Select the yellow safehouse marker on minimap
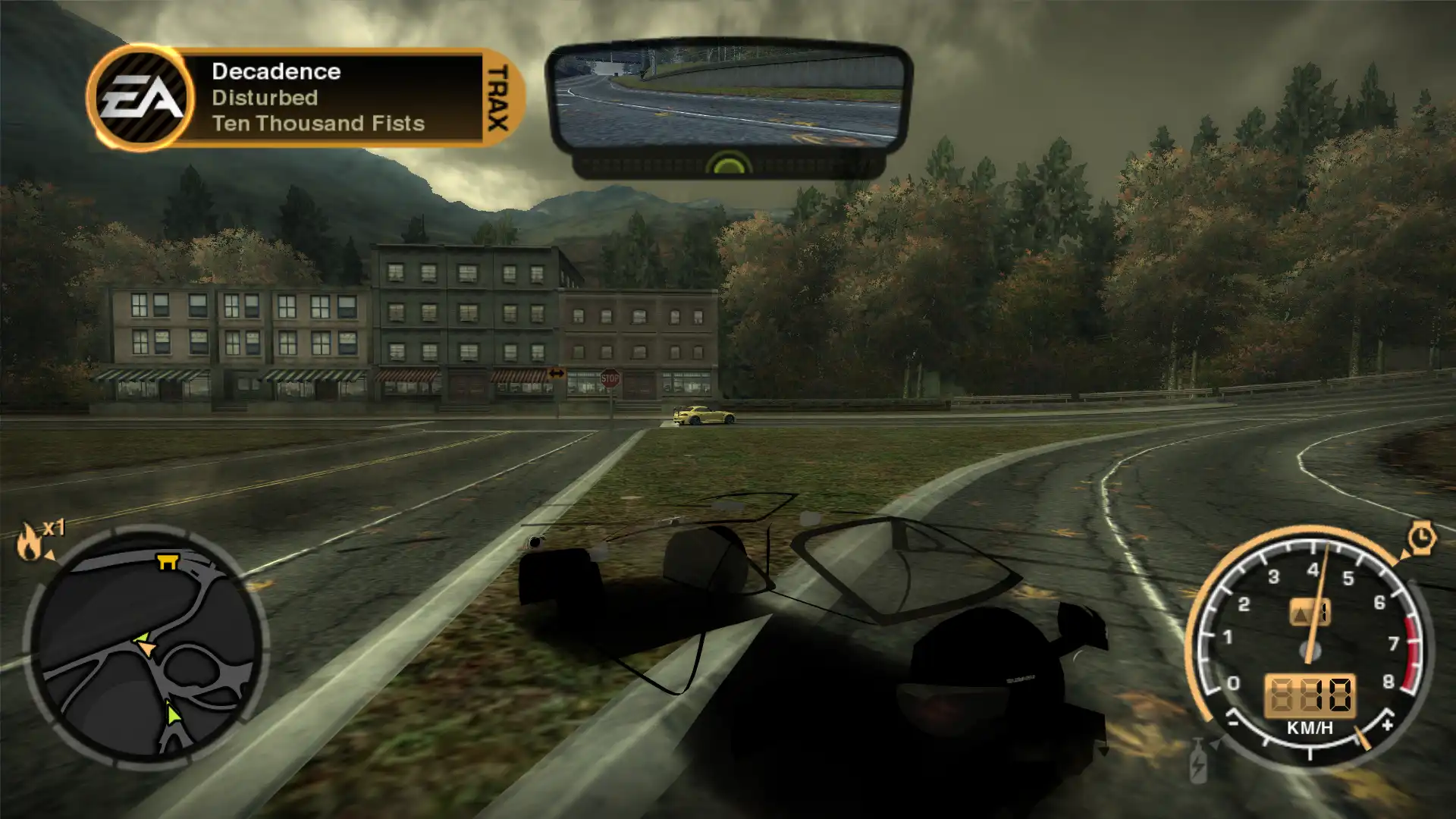Viewport: 1456px width, 819px height. (167, 562)
